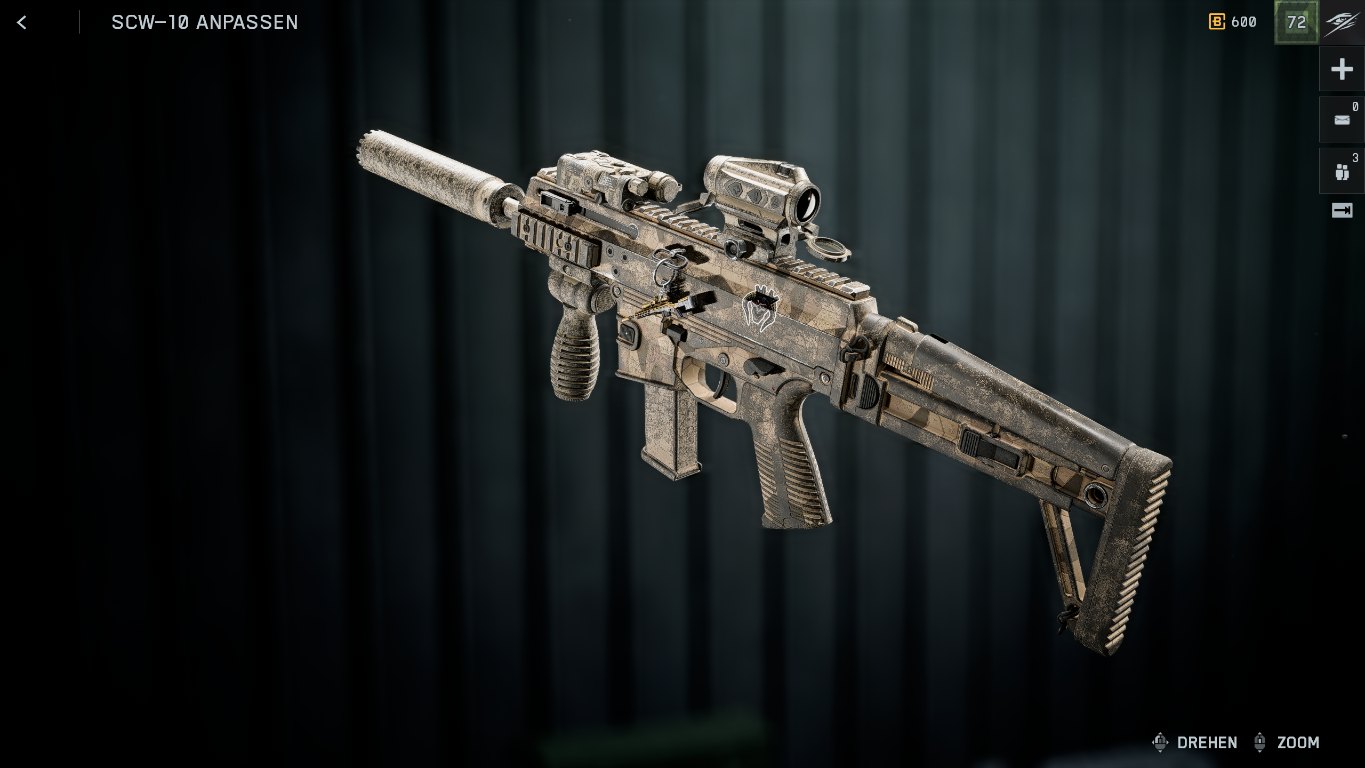The height and width of the screenshot is (768, 1365).
Task: Click the currency icon beside the 600 balance
Action: (1216, 22)
